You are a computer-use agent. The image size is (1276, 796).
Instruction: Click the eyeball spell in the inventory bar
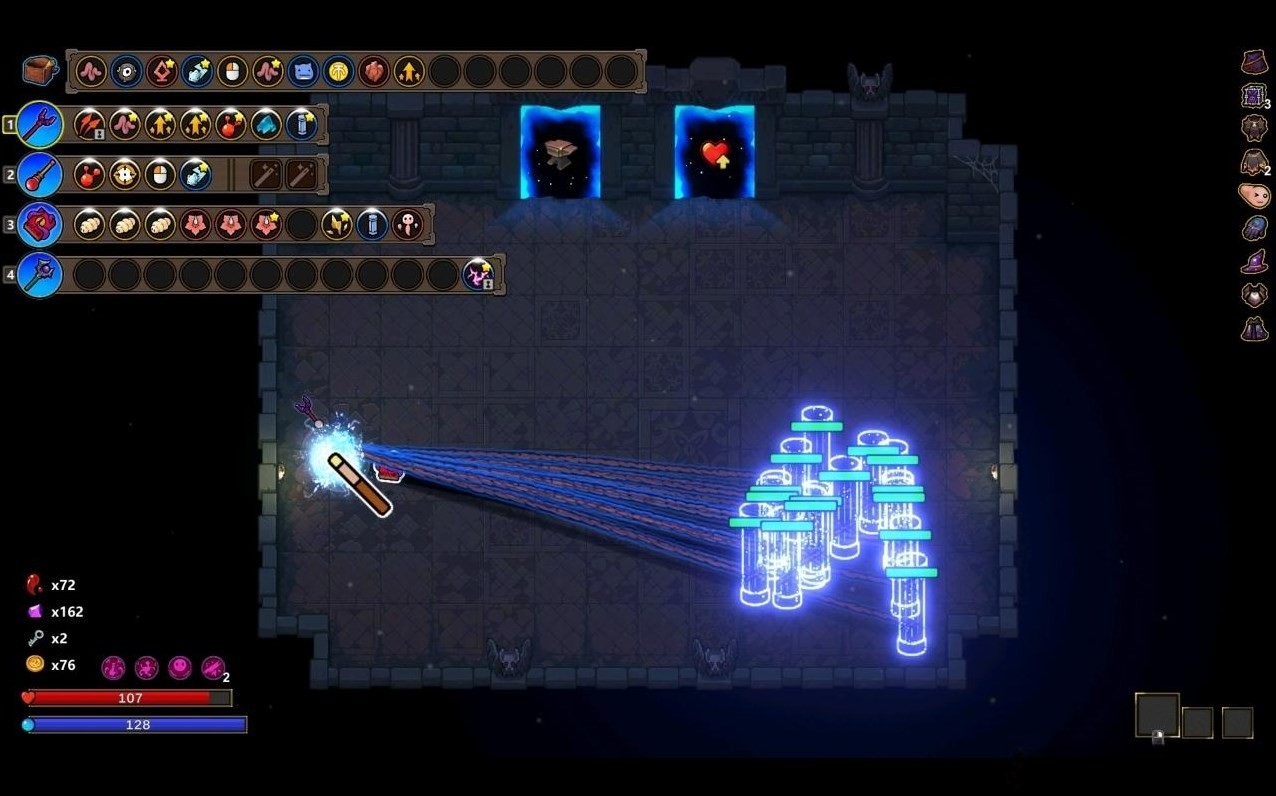pos(126,71)
